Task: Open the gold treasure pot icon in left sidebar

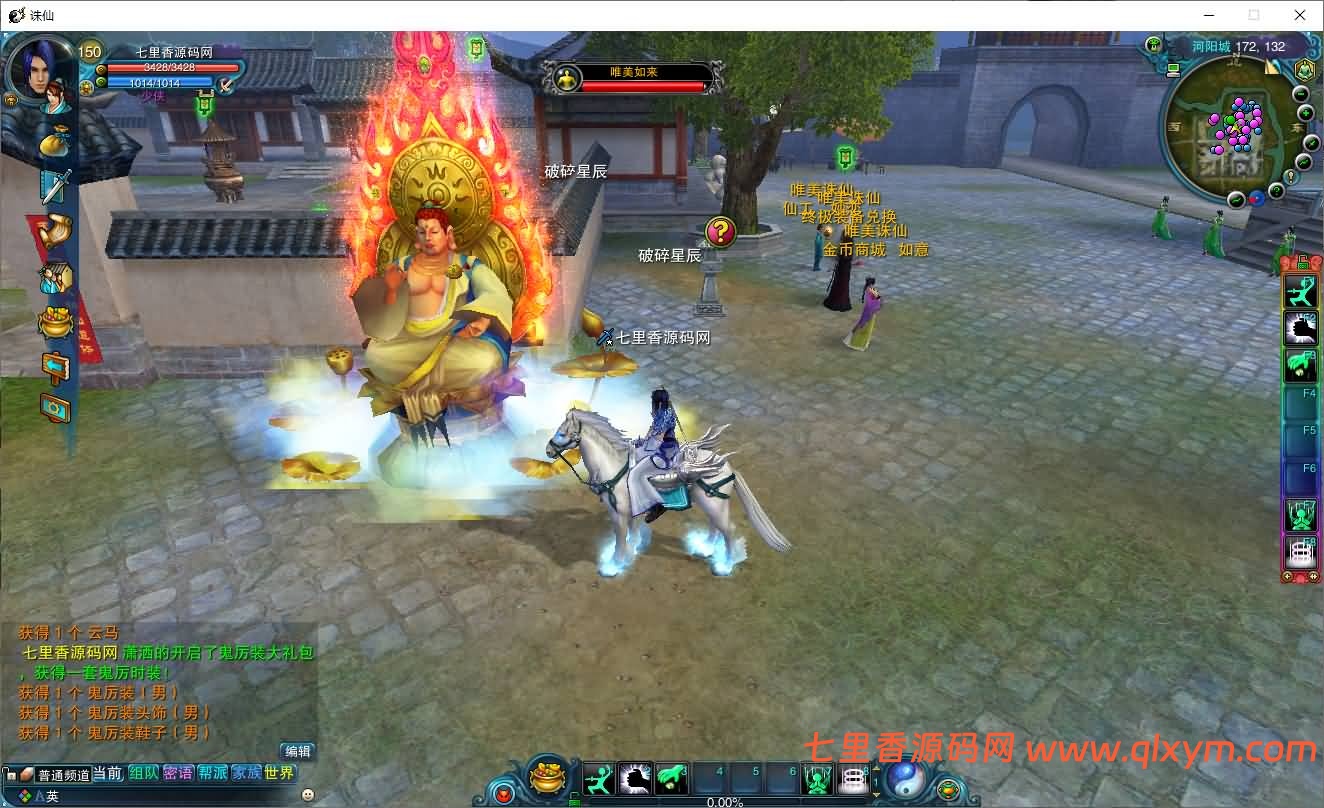Action: coord(55,322)
